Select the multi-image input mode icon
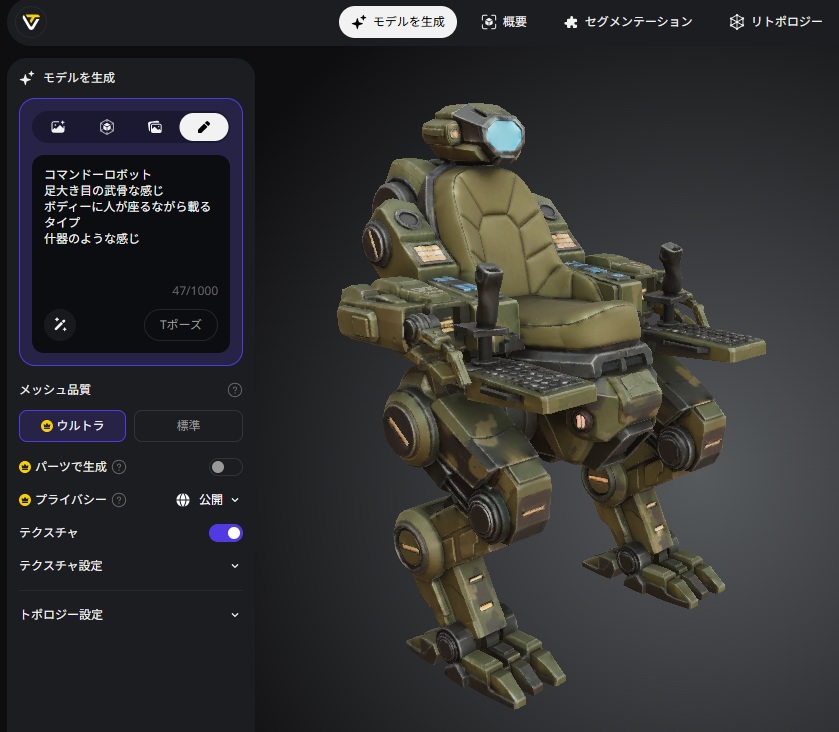Viewport: 839px width, 732px height. point(155,127)
